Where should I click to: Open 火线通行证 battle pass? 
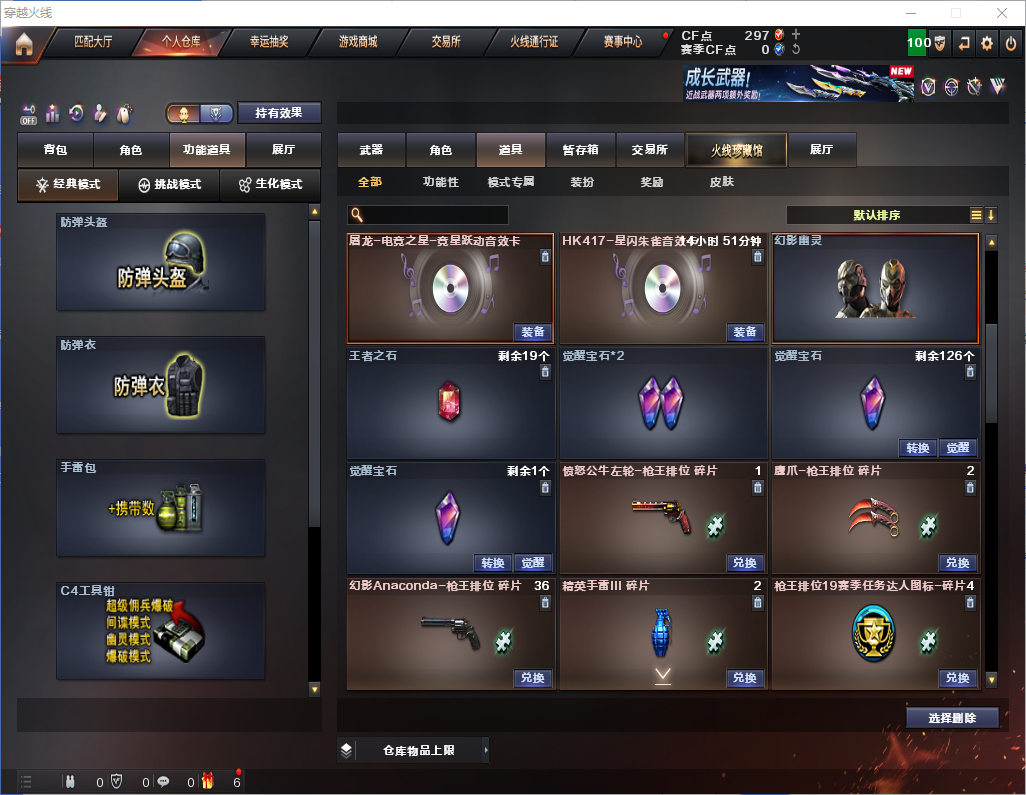pos(534,42)
